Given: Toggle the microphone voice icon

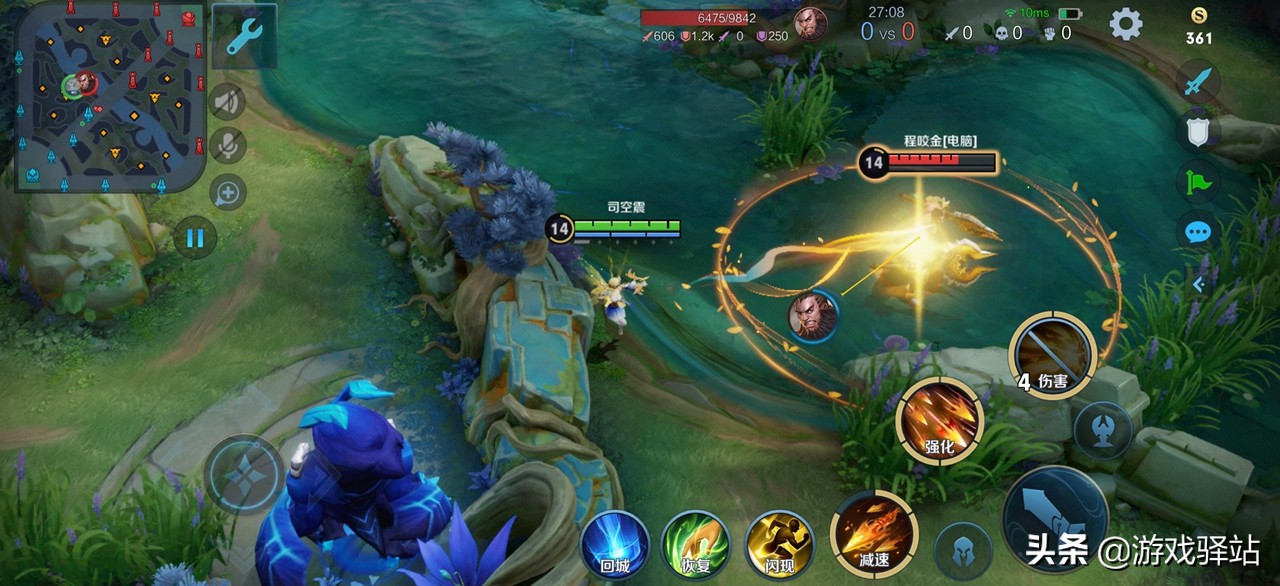Looking at the screenshot, I should (228, 146).
